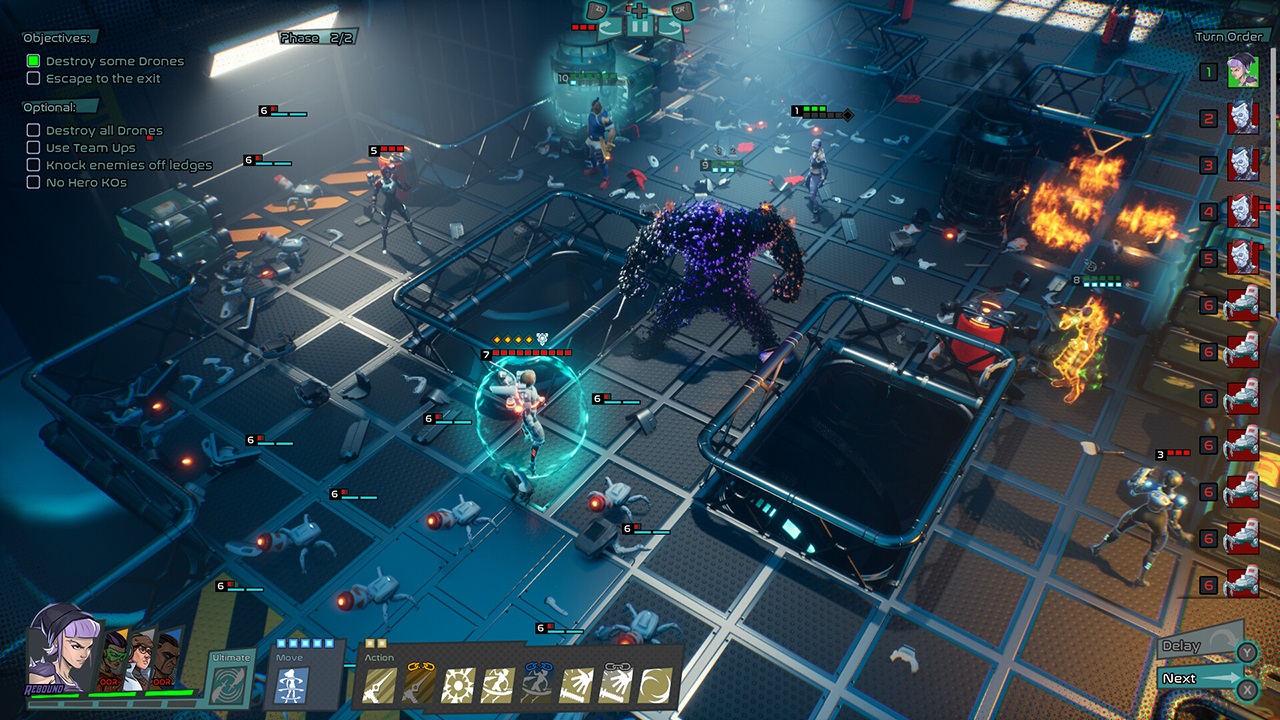Image resolution: width=1280 pixels, height=720 pixels.
Task: Select Rebound's character portrait
Action: [x=63, y=658]
